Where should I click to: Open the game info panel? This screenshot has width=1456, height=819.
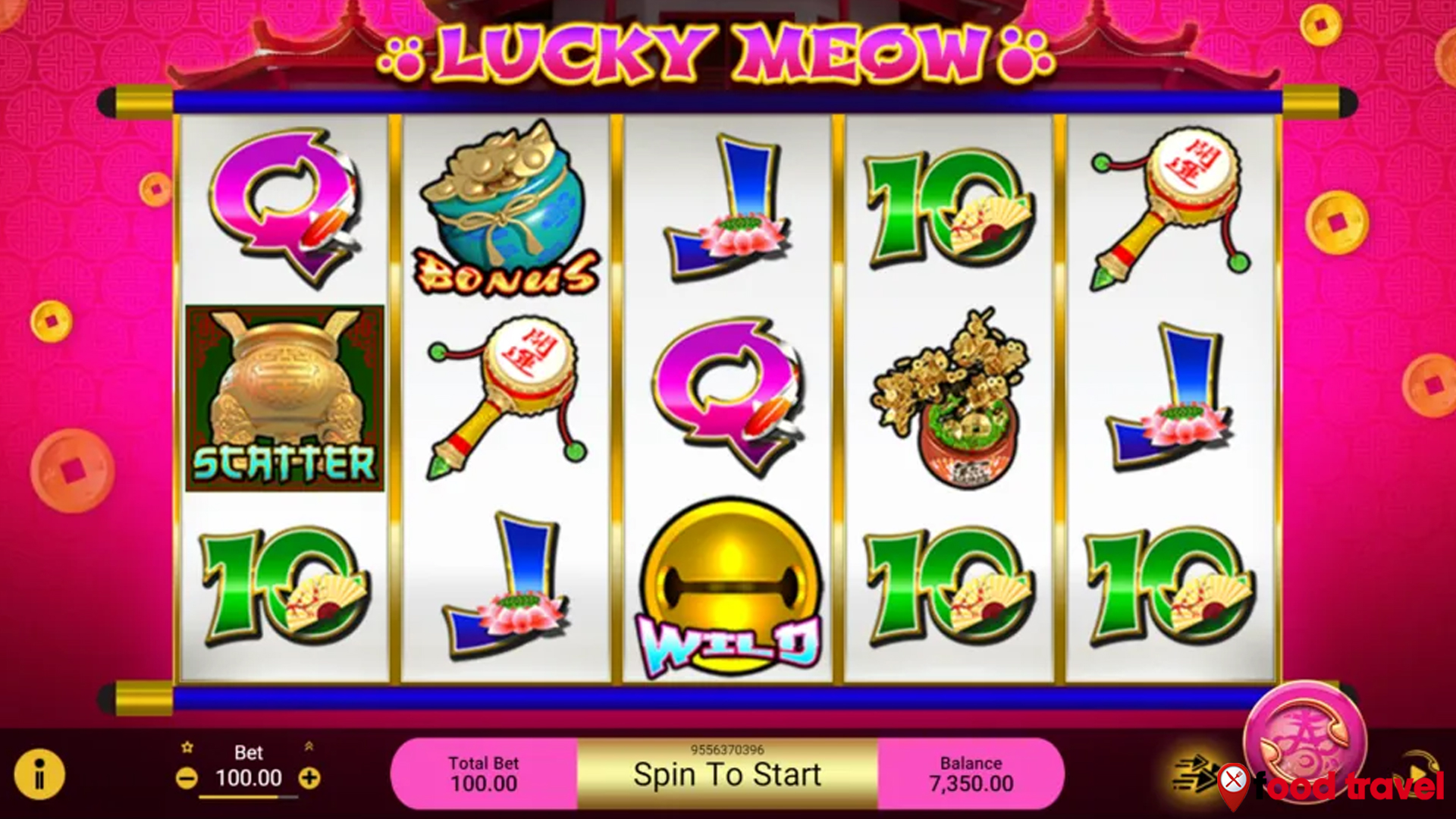tap(39, 773)
